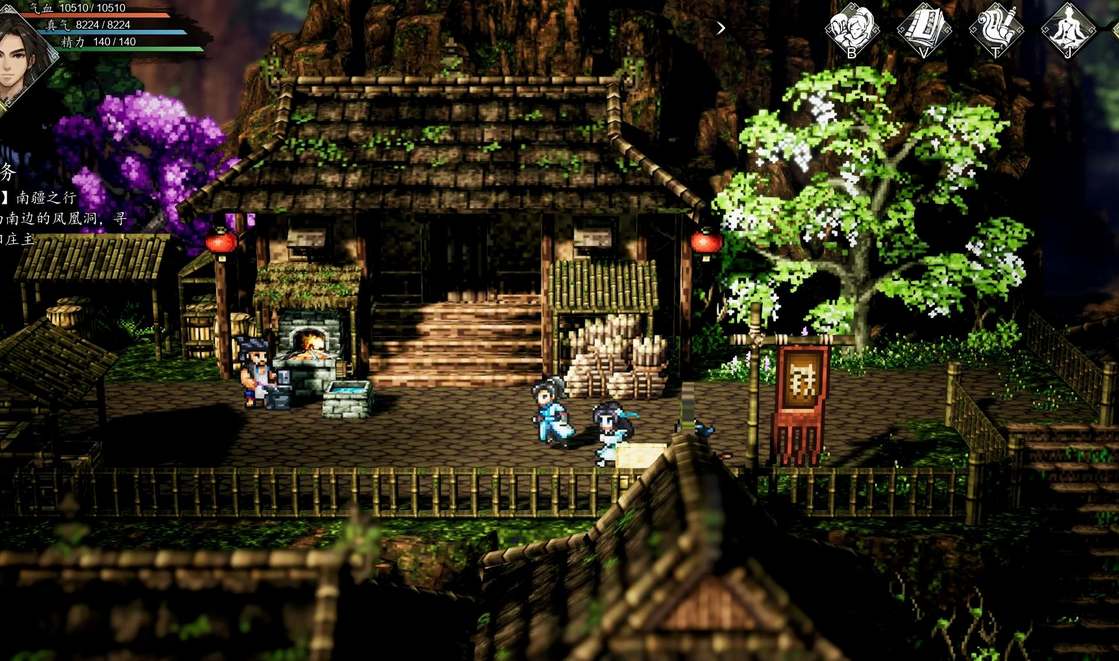Open the meditation figure icon
Image resolution: width=1119 pixels, height=661 pixels.
coord(1067,28)
